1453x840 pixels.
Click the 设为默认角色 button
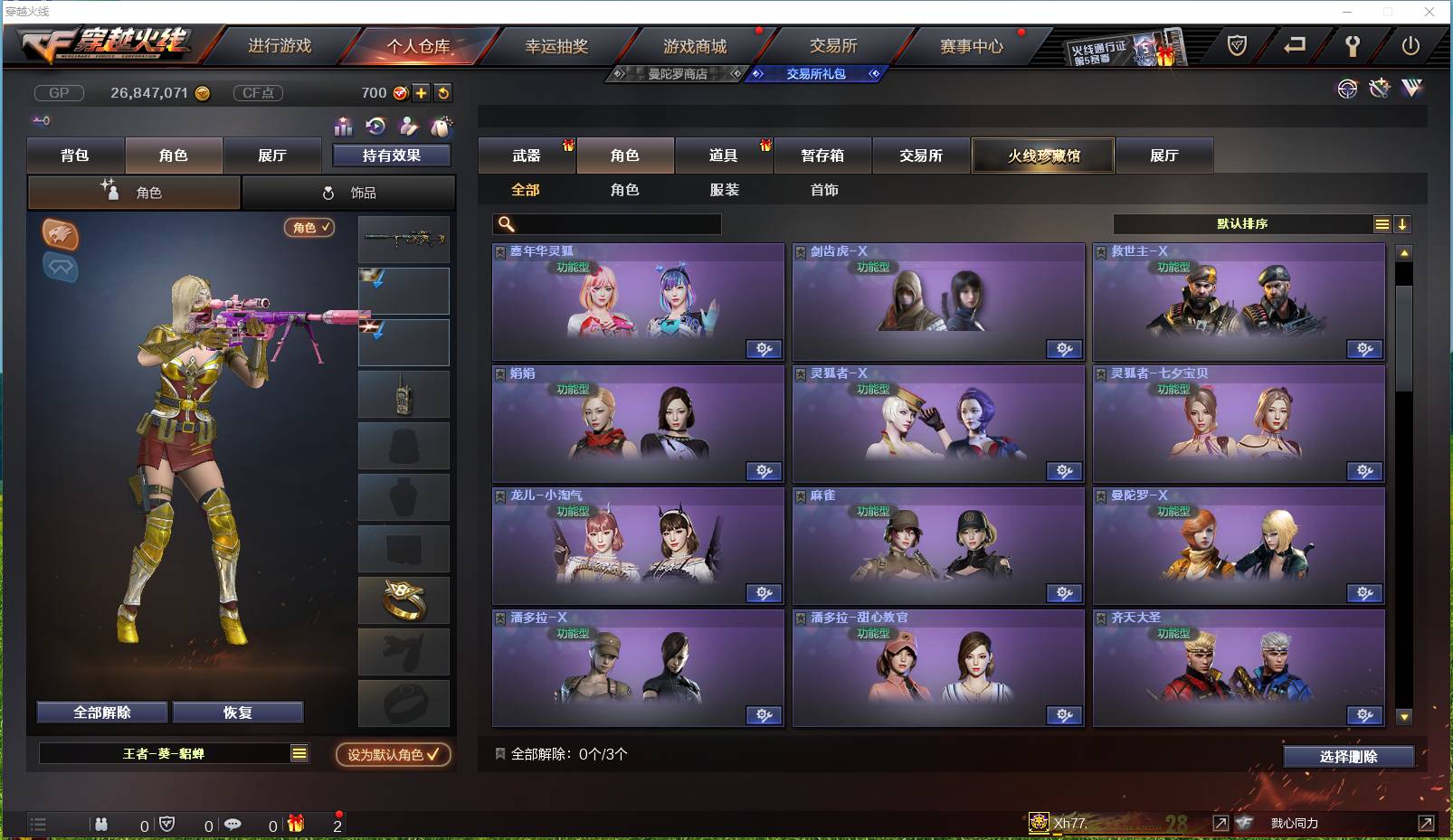pos(391,755)
